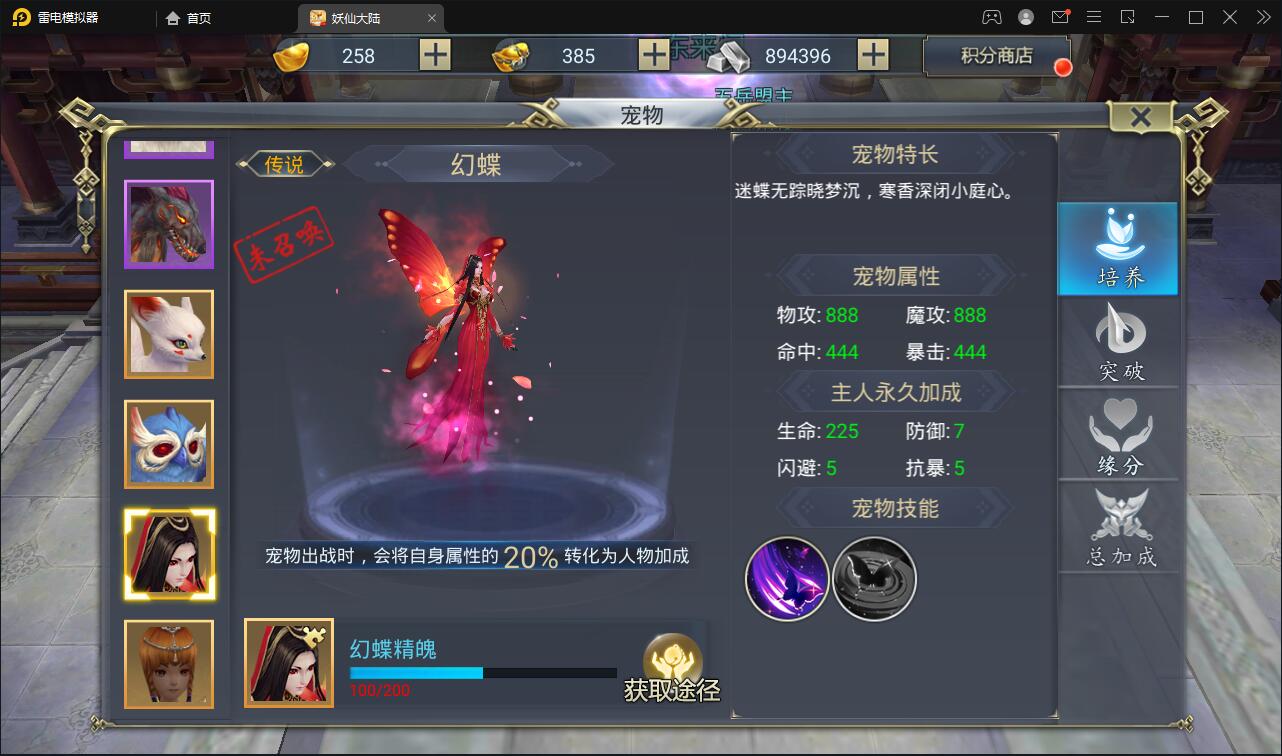
Task: View the 总加成 total bonus icon
Action: [x=1117, y=527]
